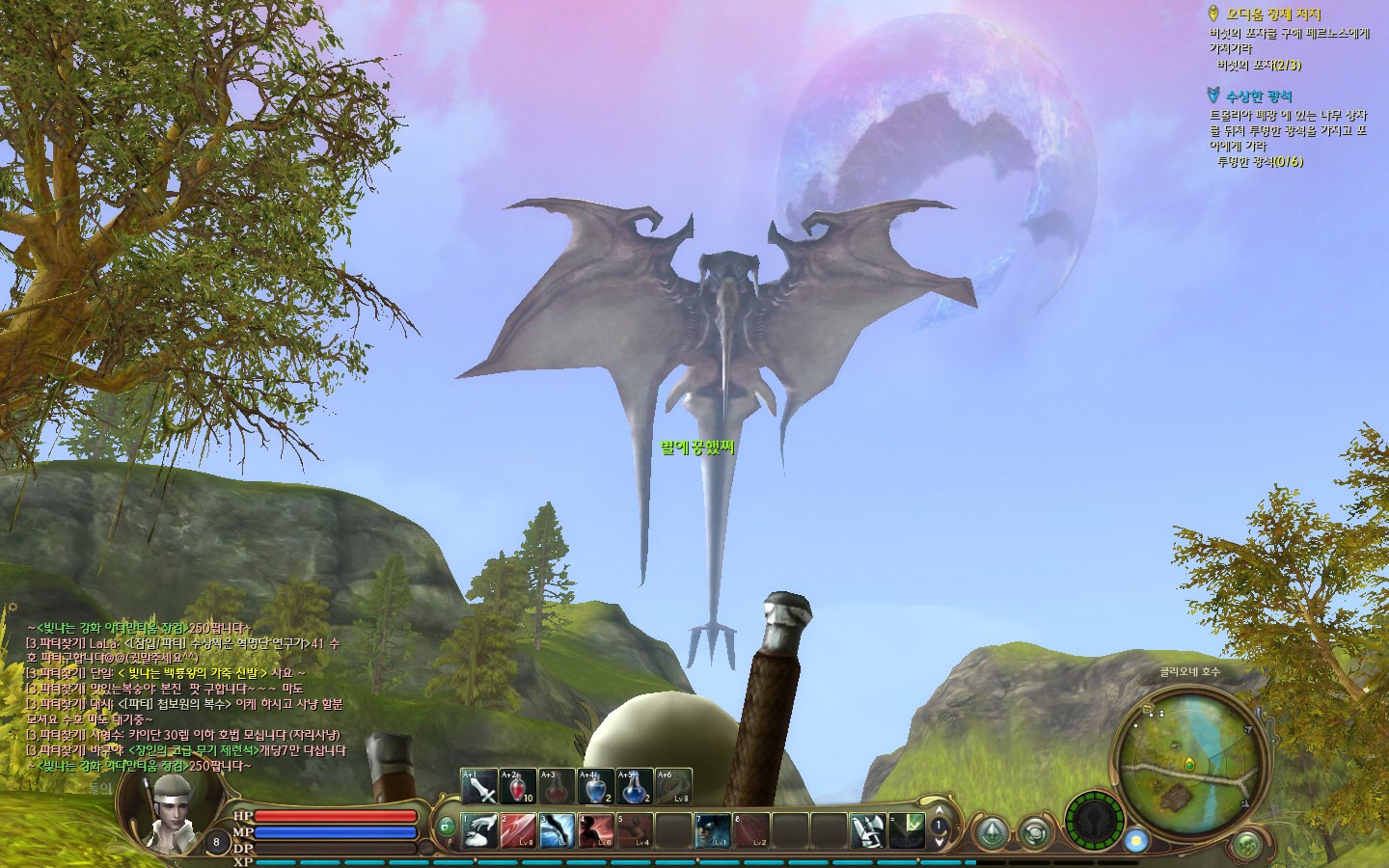Click the round sun icon by minimap
Screen dimensions: 1389x868
pos(1136,841)
